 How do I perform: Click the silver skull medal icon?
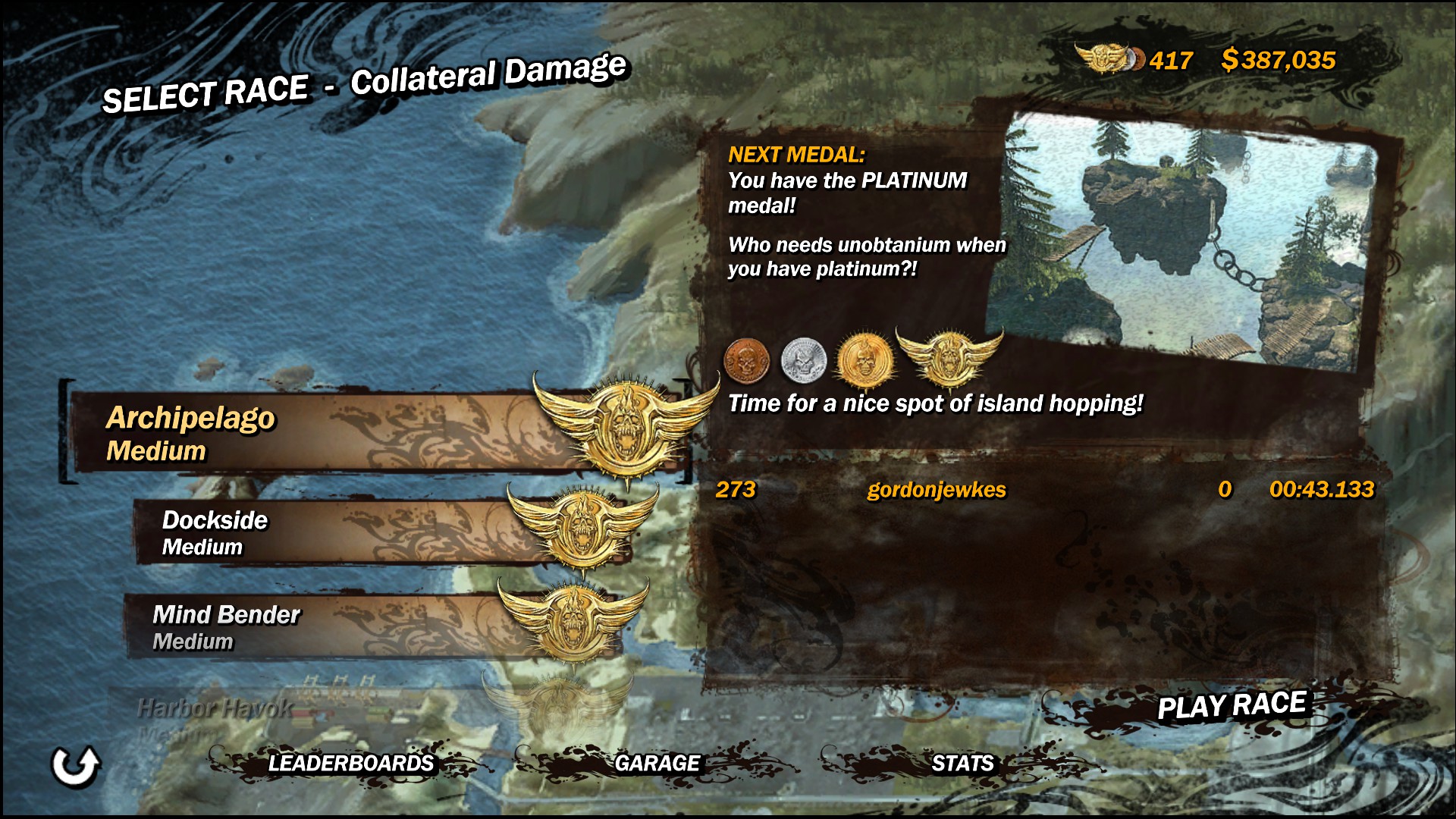[x=803, y=359]
